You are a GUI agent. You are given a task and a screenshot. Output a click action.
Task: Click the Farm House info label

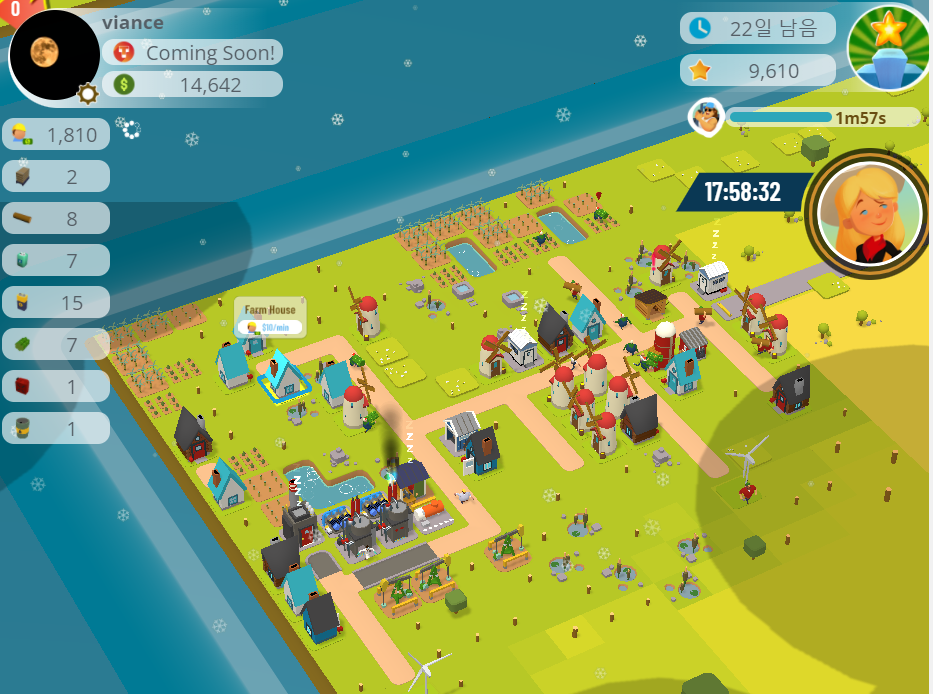tap(270, 318)
